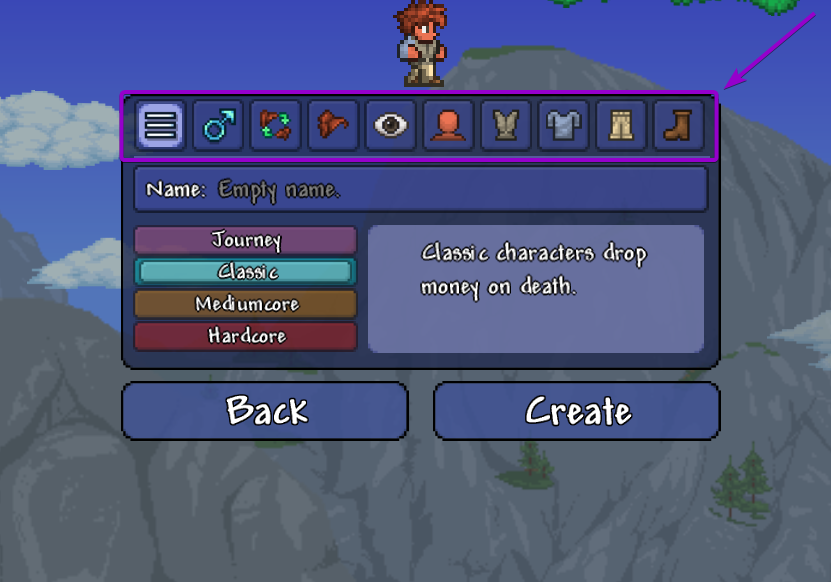Pick Mediumcore difficulty

pyautogui.click(x=246, y=304)
